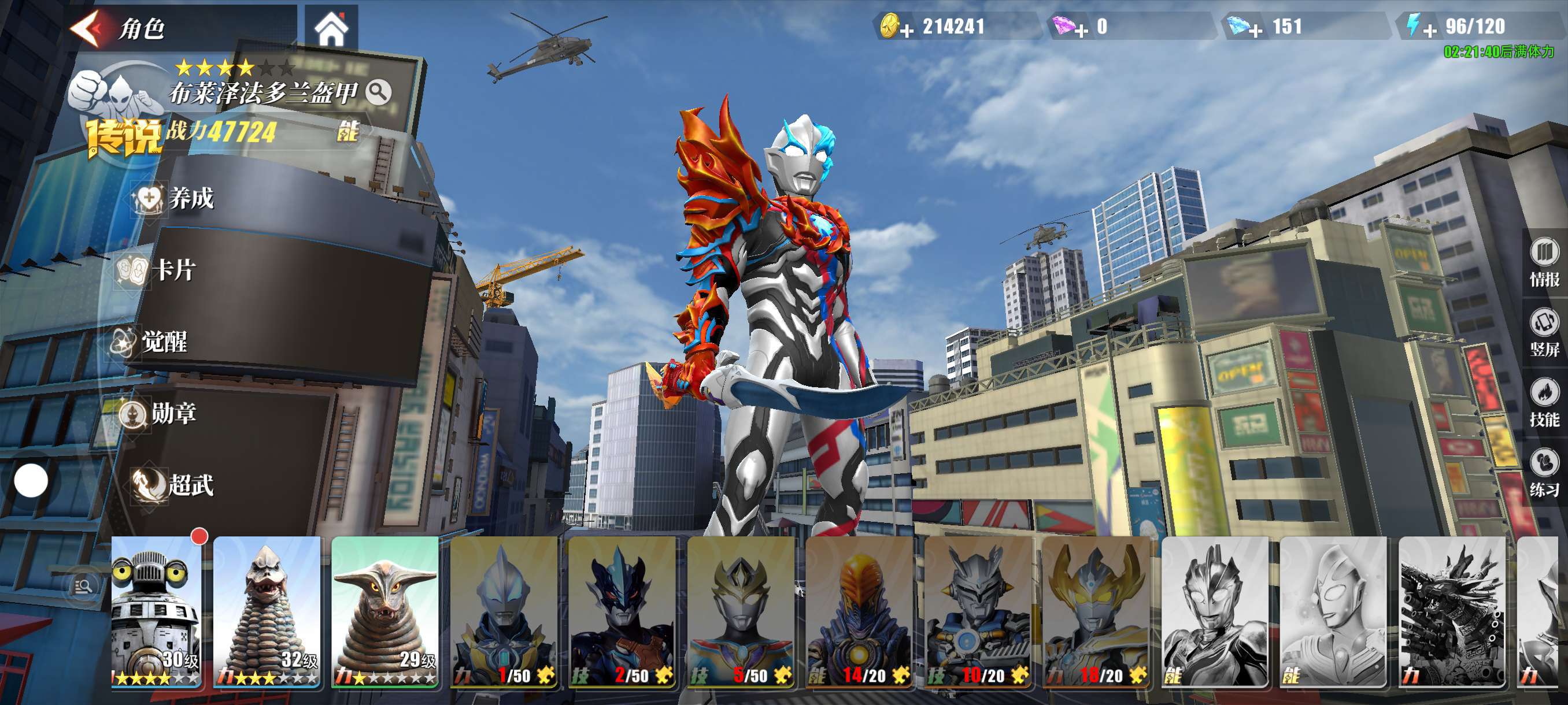Choose the 14/20 orange-headed character card
This screenshot has height=705, width=1568.
click(859, 611)
